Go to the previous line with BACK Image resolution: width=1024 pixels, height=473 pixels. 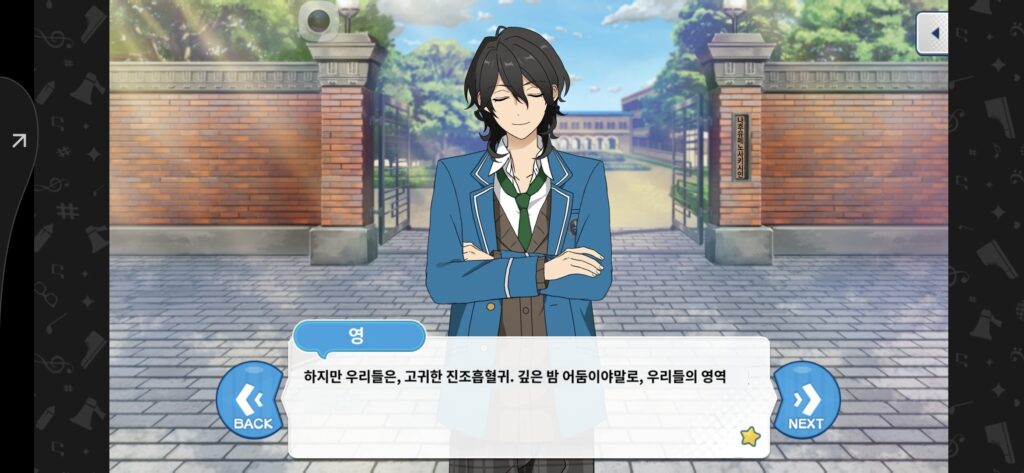pyautogui.click(x=252, y=401)
